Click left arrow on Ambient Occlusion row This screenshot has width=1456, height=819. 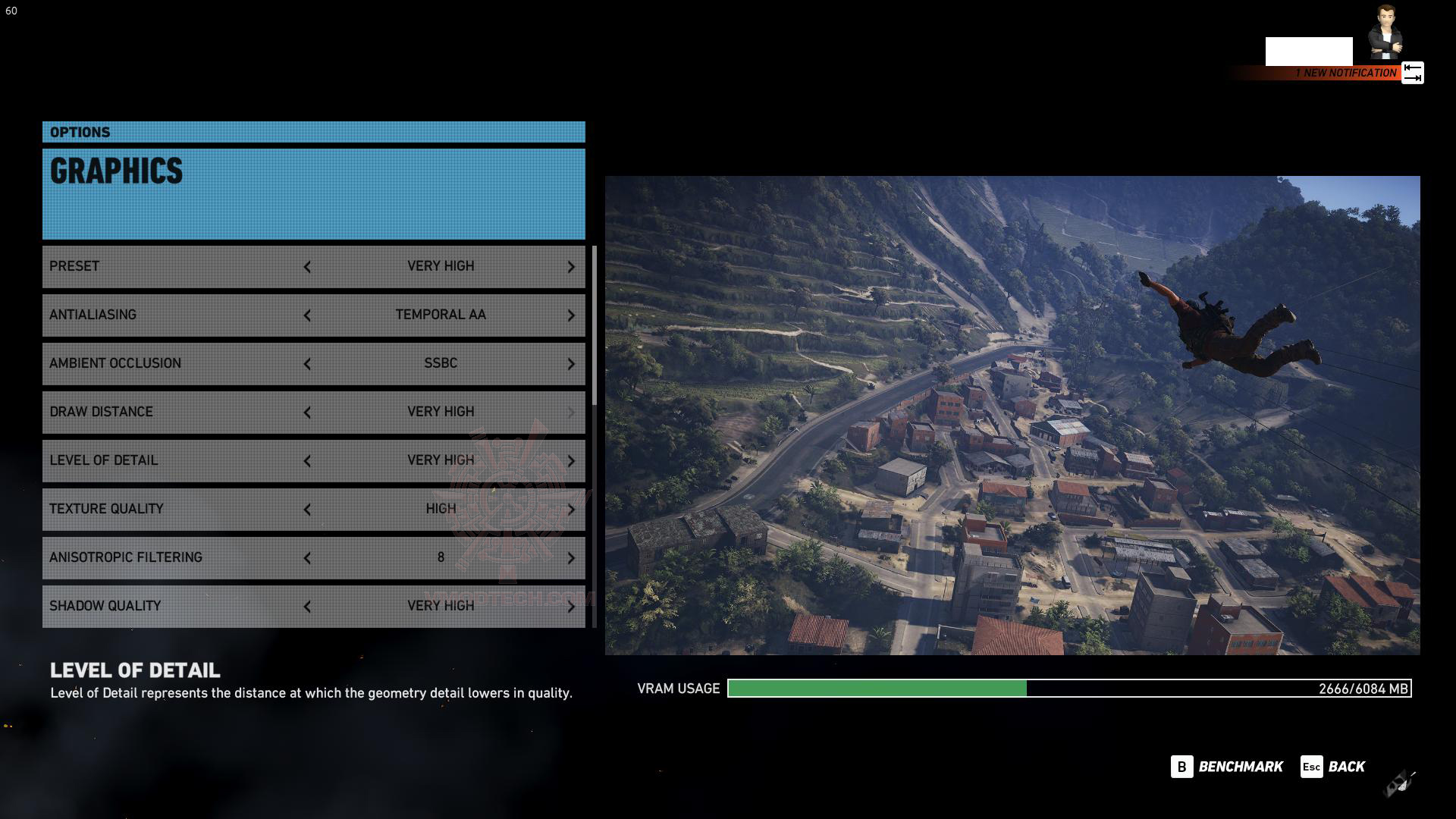pyautogui.click(x=307, y=364)
